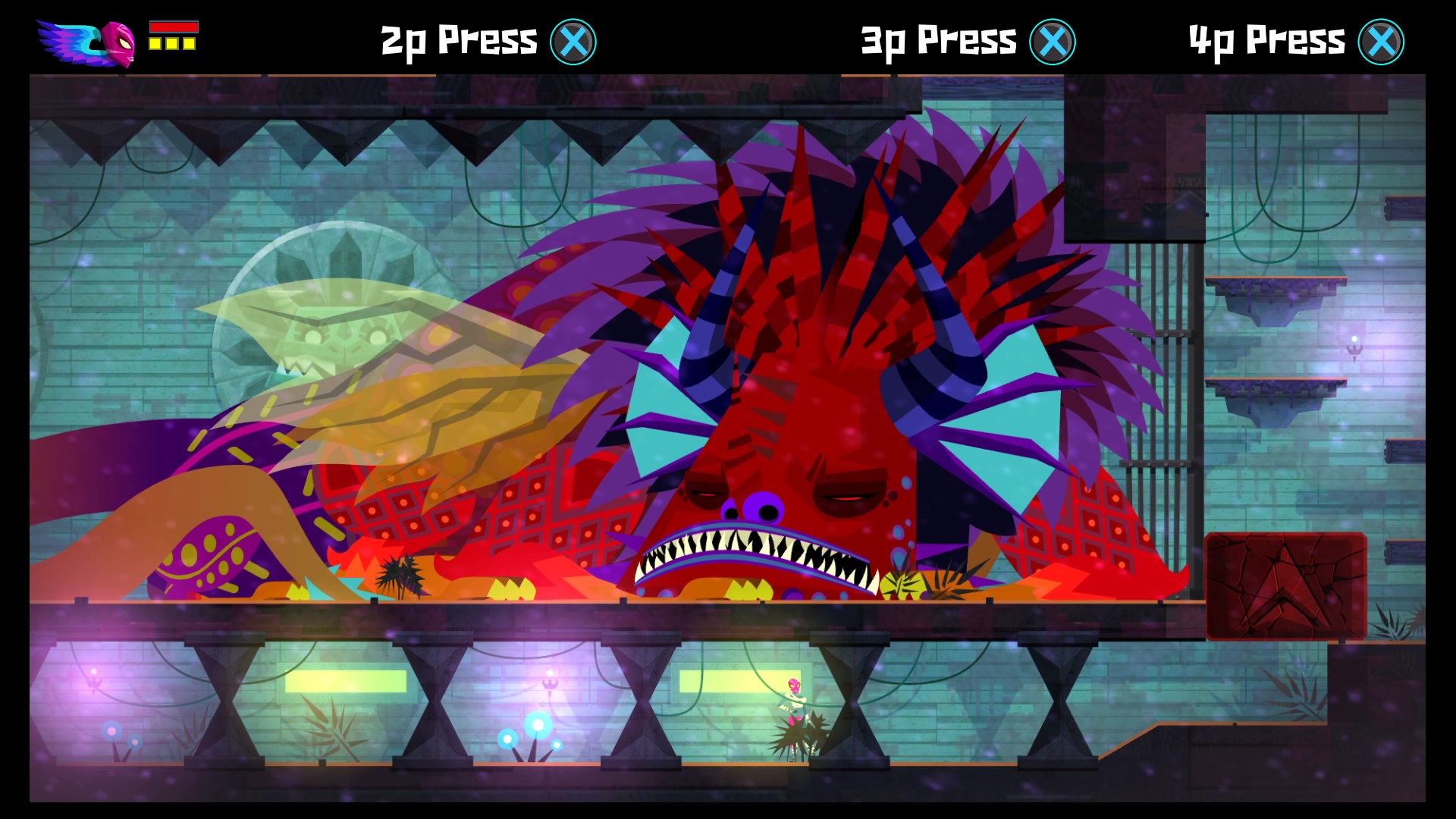Click the third yellow stamina square

190,44
